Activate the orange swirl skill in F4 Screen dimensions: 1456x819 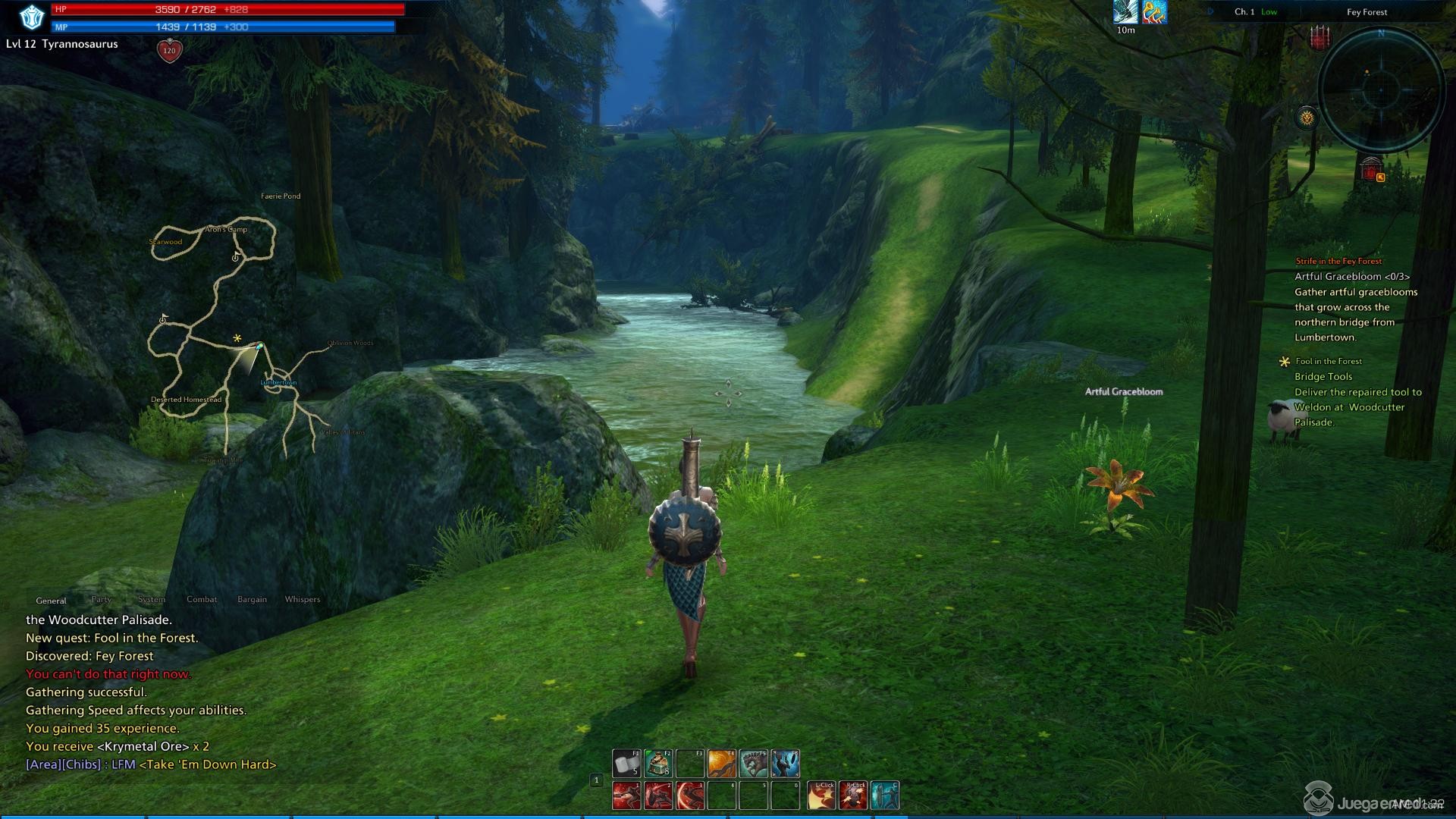(x=721, y=764)
